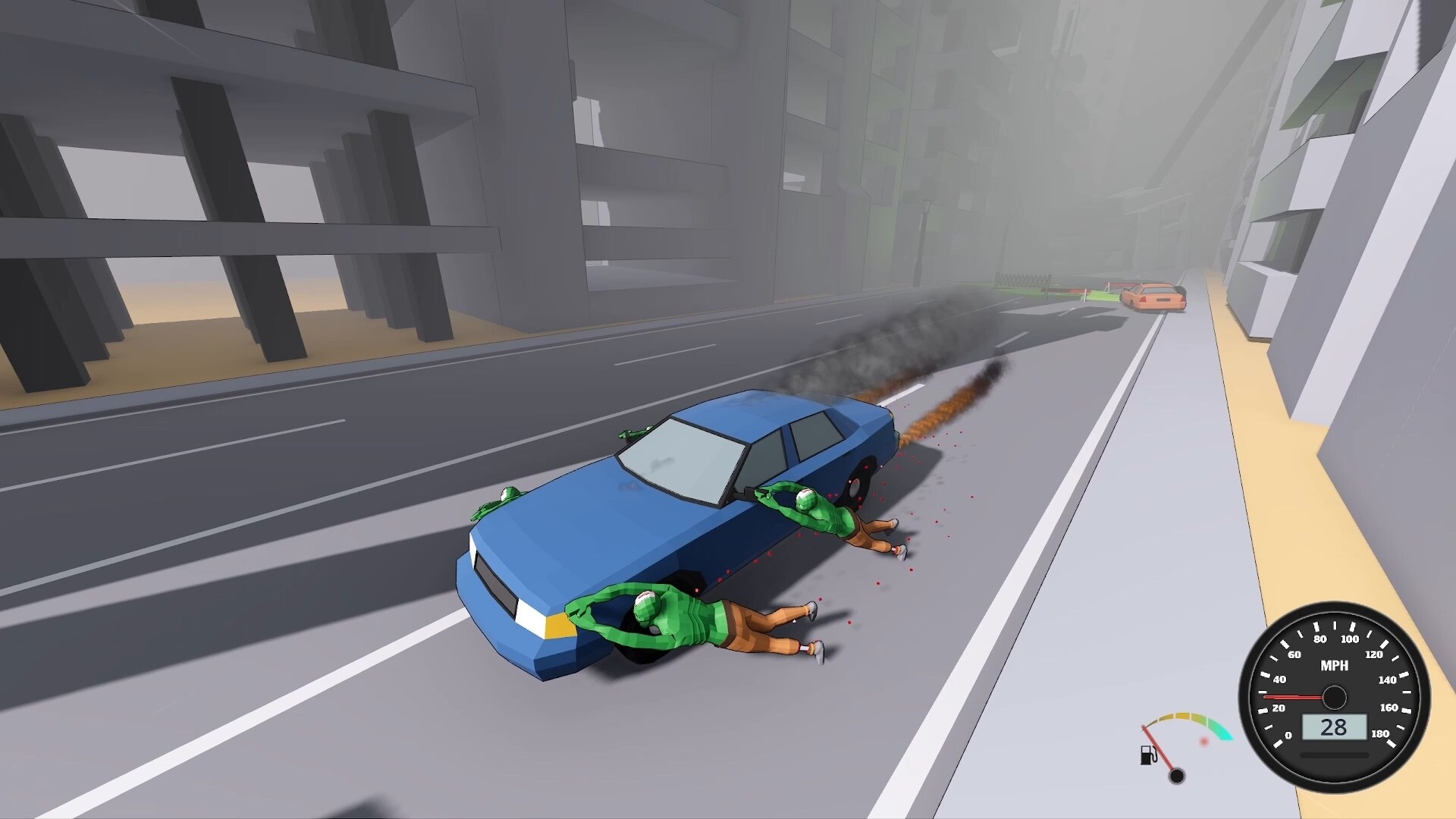Click the digital speed readout showing 28
Viewport: 1456px width, 819px height.
1334,726
